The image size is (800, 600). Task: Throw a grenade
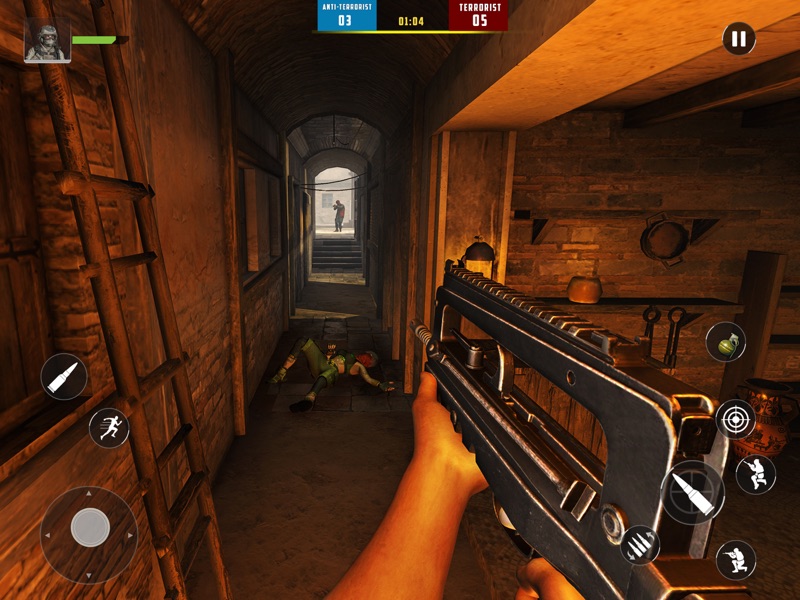(725, 342)
